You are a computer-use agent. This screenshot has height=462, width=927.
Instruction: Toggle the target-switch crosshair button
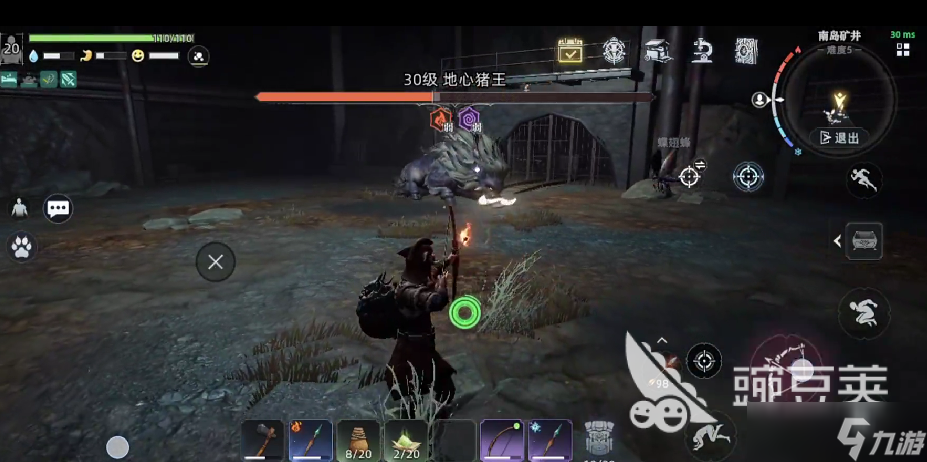click(690, 176)
